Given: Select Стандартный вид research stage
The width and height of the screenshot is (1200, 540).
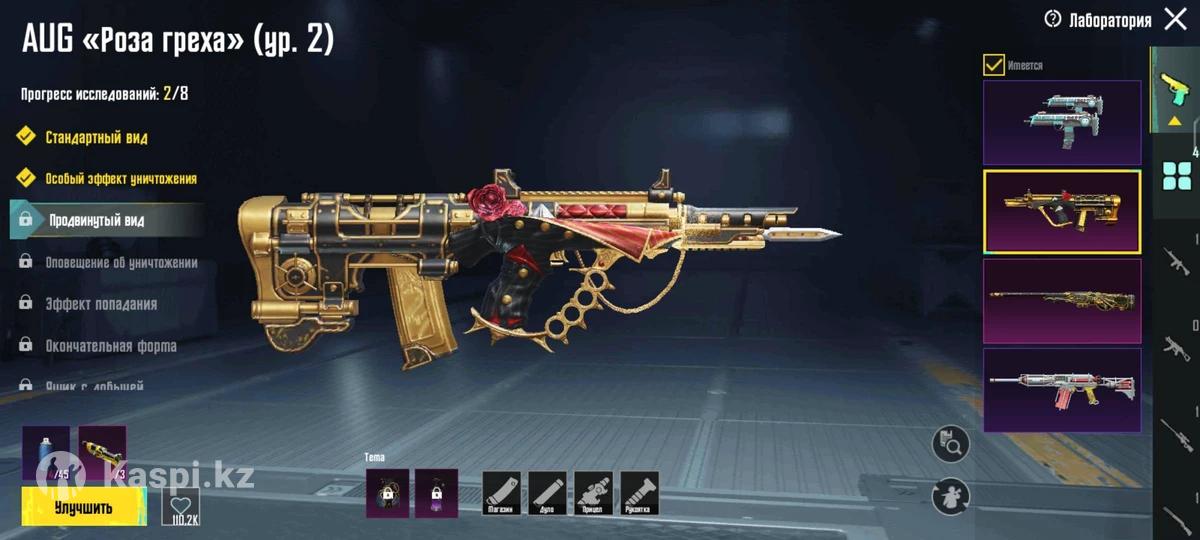Looking at the screenshot, I should click(x=96, y=137).
